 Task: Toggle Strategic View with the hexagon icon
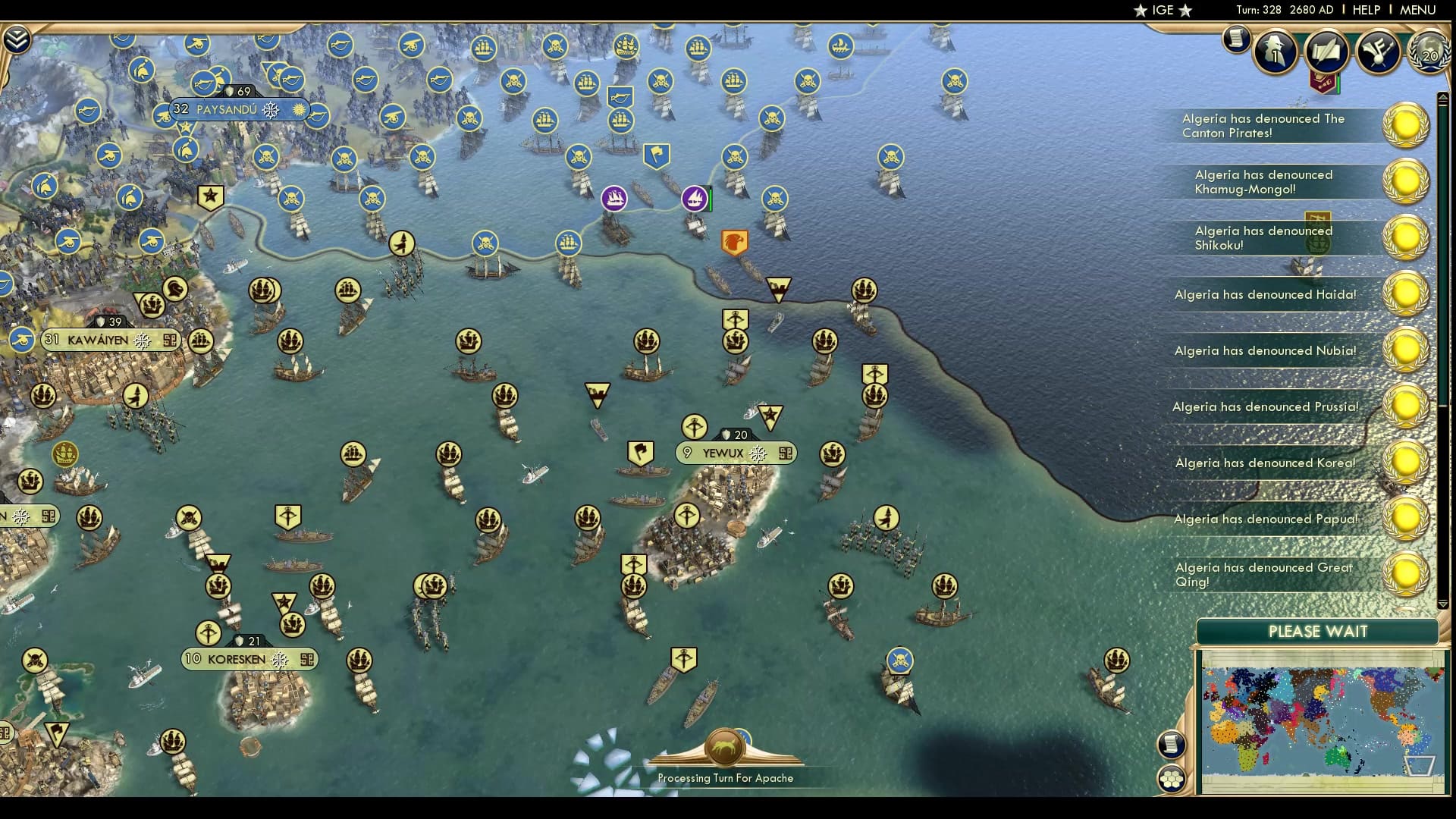point(1172,777)
